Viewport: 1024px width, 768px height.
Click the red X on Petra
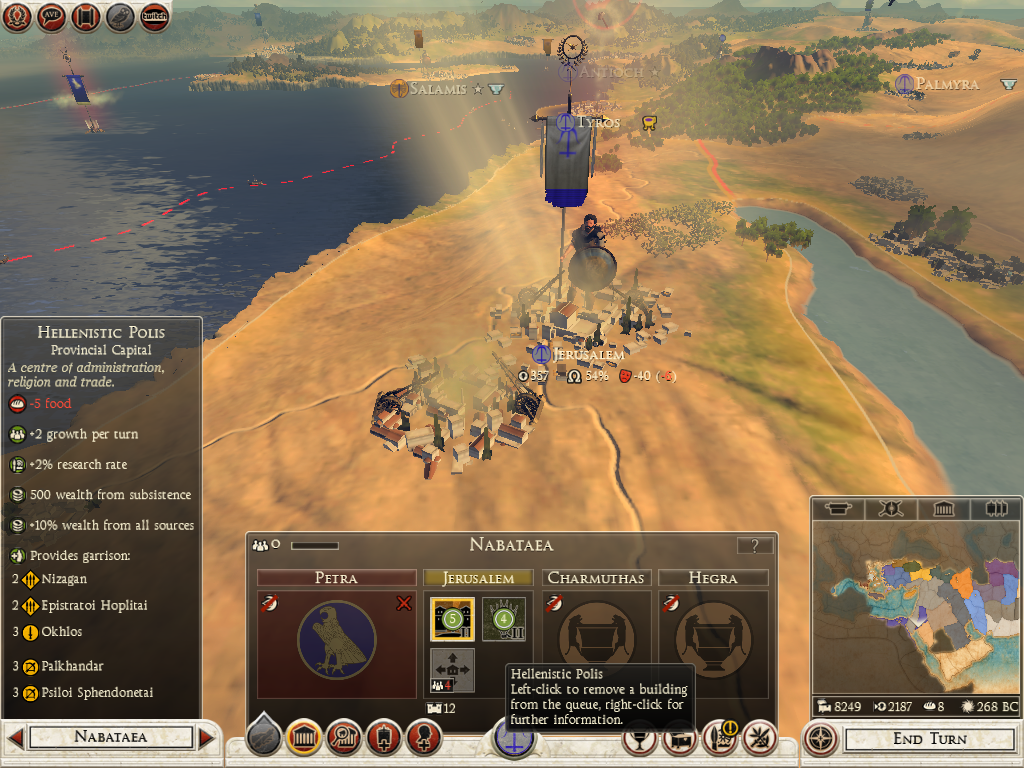404,603
